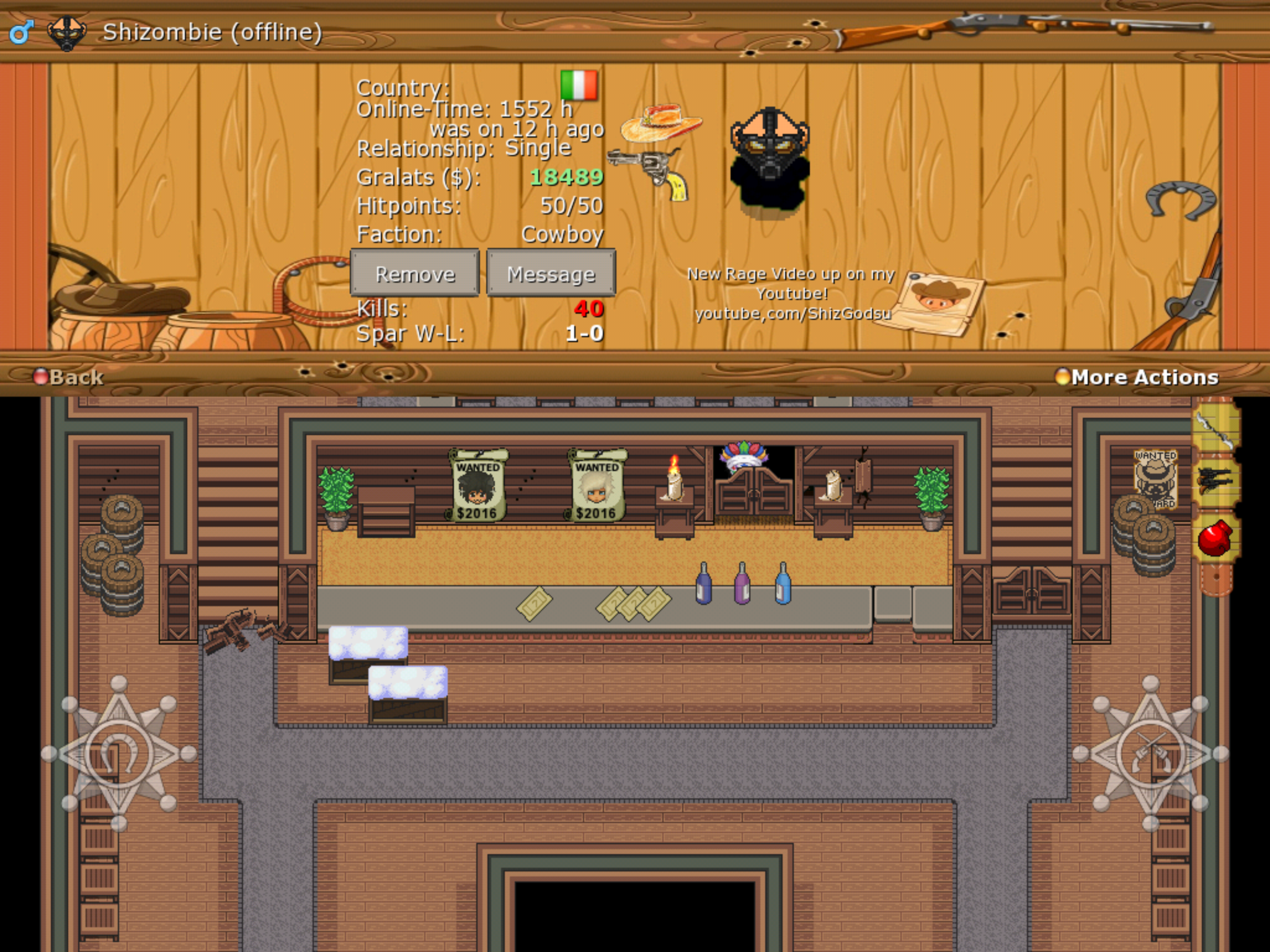The image size is (1270, 952).
Task: Go back from the profile
Action: point(69,377)
